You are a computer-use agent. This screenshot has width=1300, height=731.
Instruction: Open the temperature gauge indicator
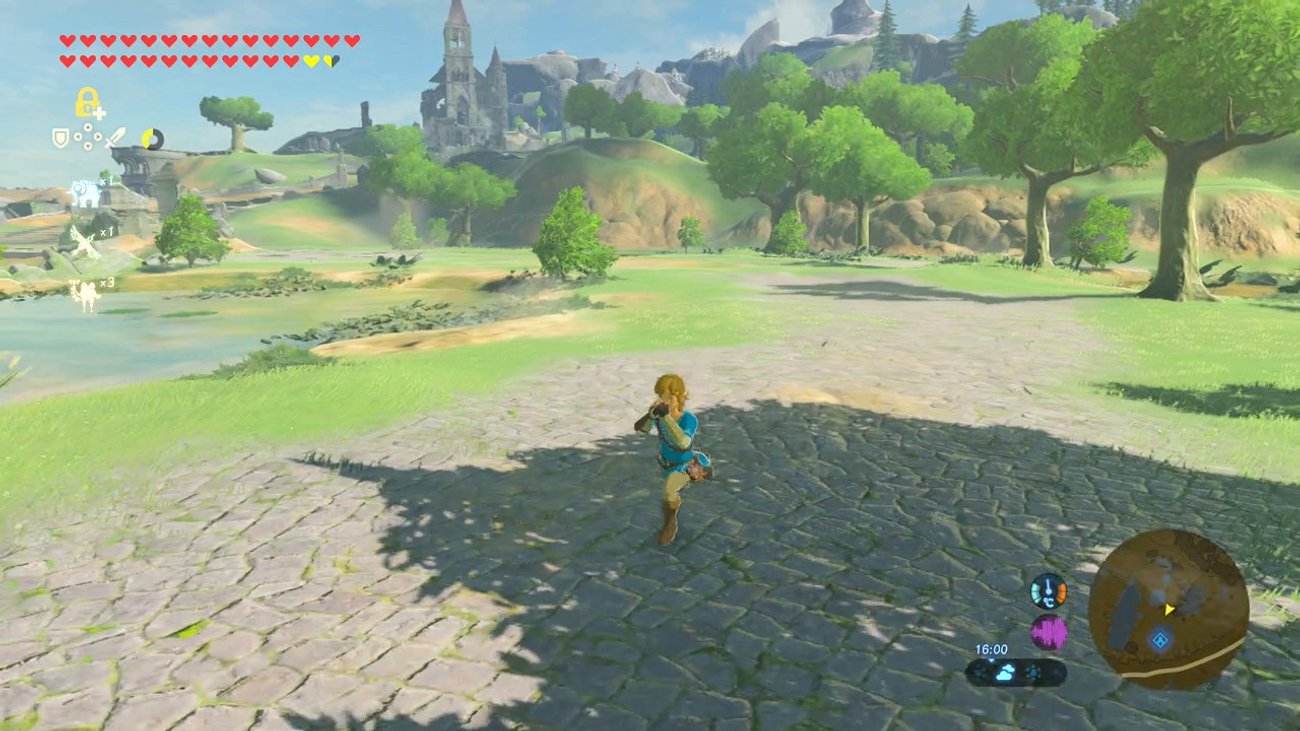point(1048,591)
